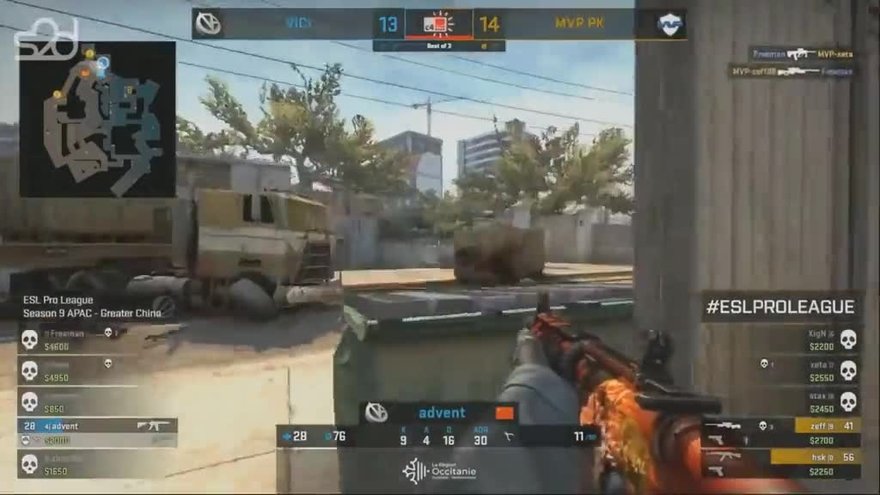This screenshot has width=880, height=495.
Task: Select the top killfeed entry Freeman killed MVP-xeta
Action: [802, 54]
